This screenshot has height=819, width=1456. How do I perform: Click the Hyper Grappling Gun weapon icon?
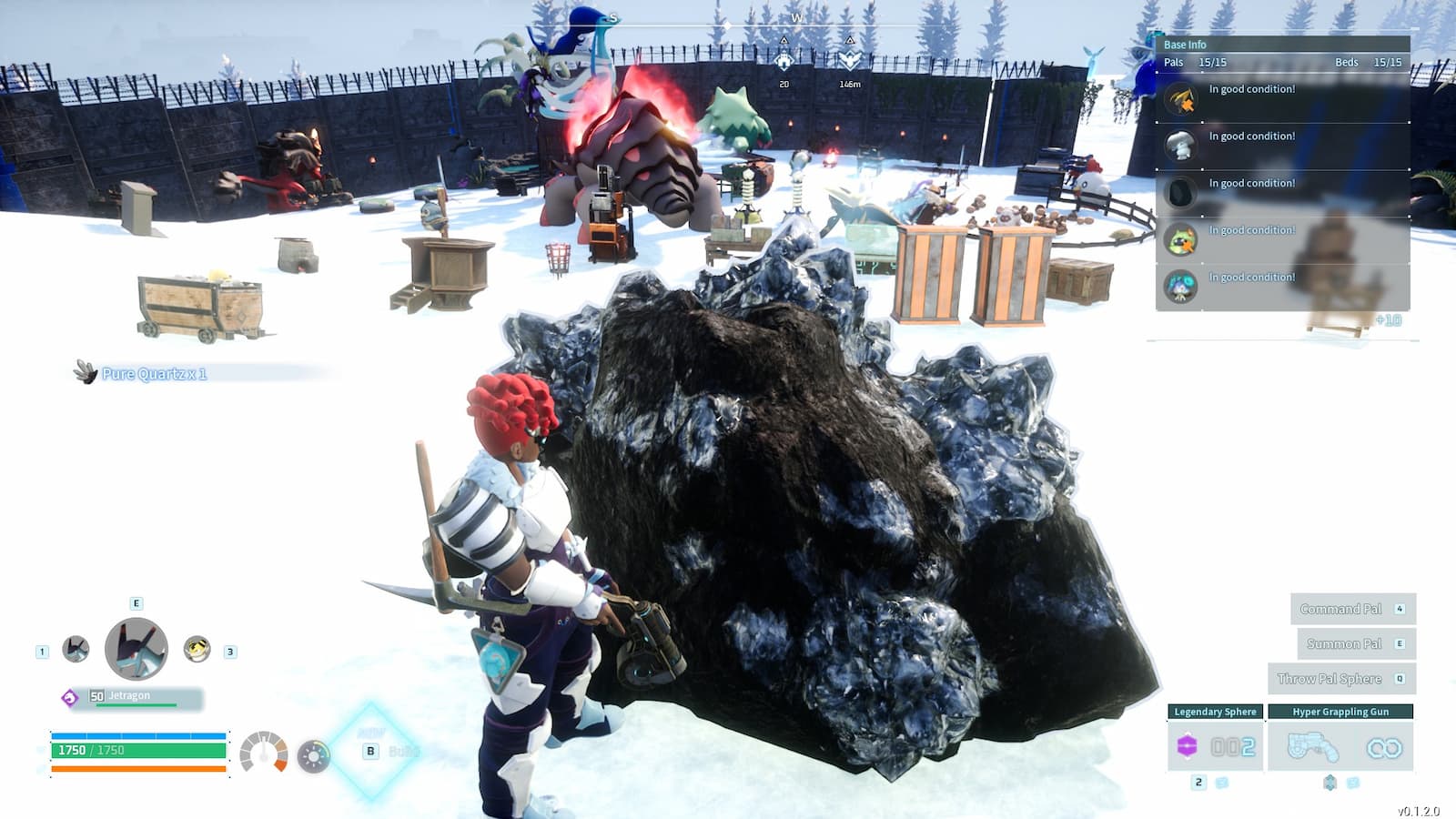(x=1312, y=746)
